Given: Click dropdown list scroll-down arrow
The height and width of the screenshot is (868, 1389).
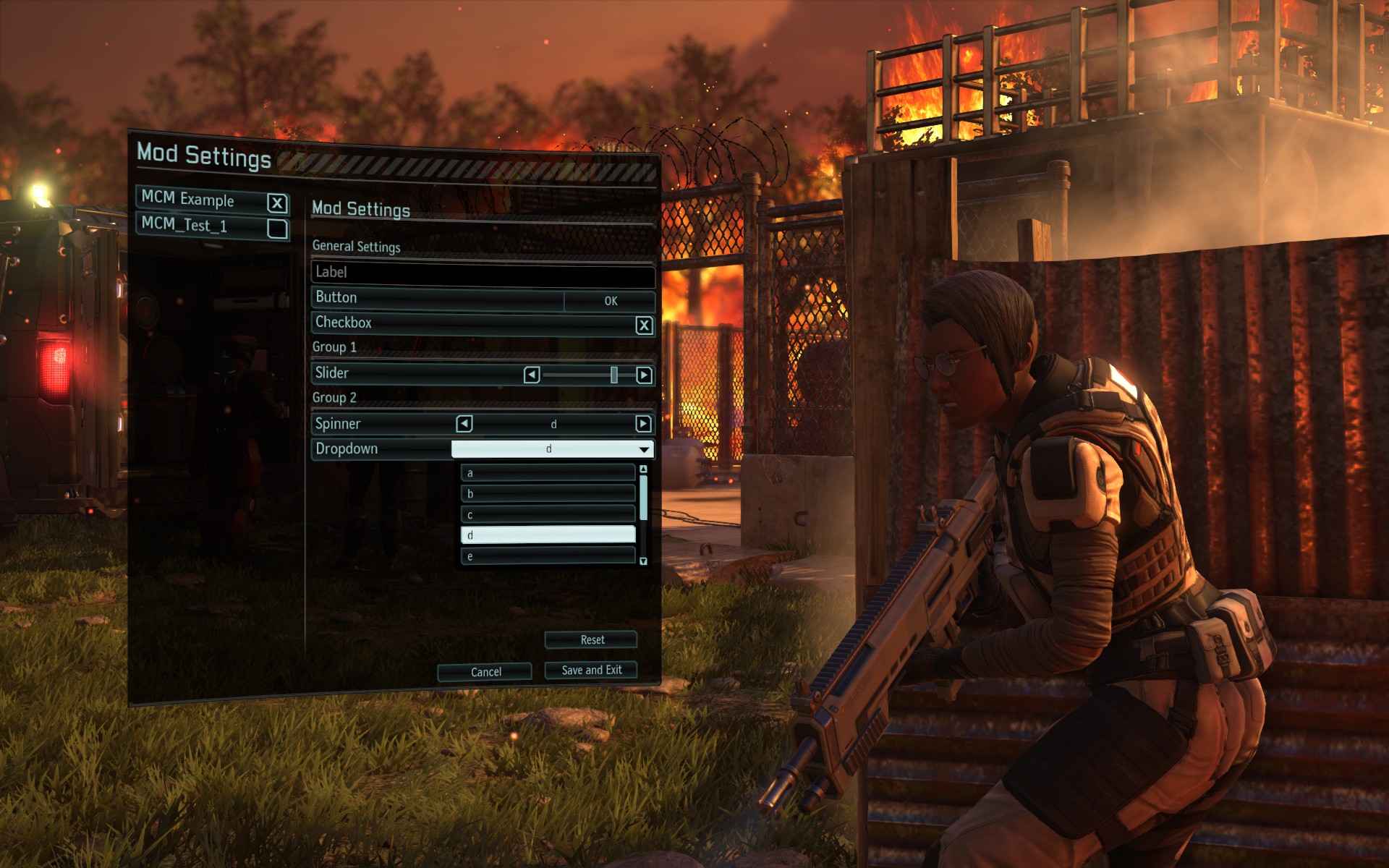Looking at the screenshot, I should [643, 561].
